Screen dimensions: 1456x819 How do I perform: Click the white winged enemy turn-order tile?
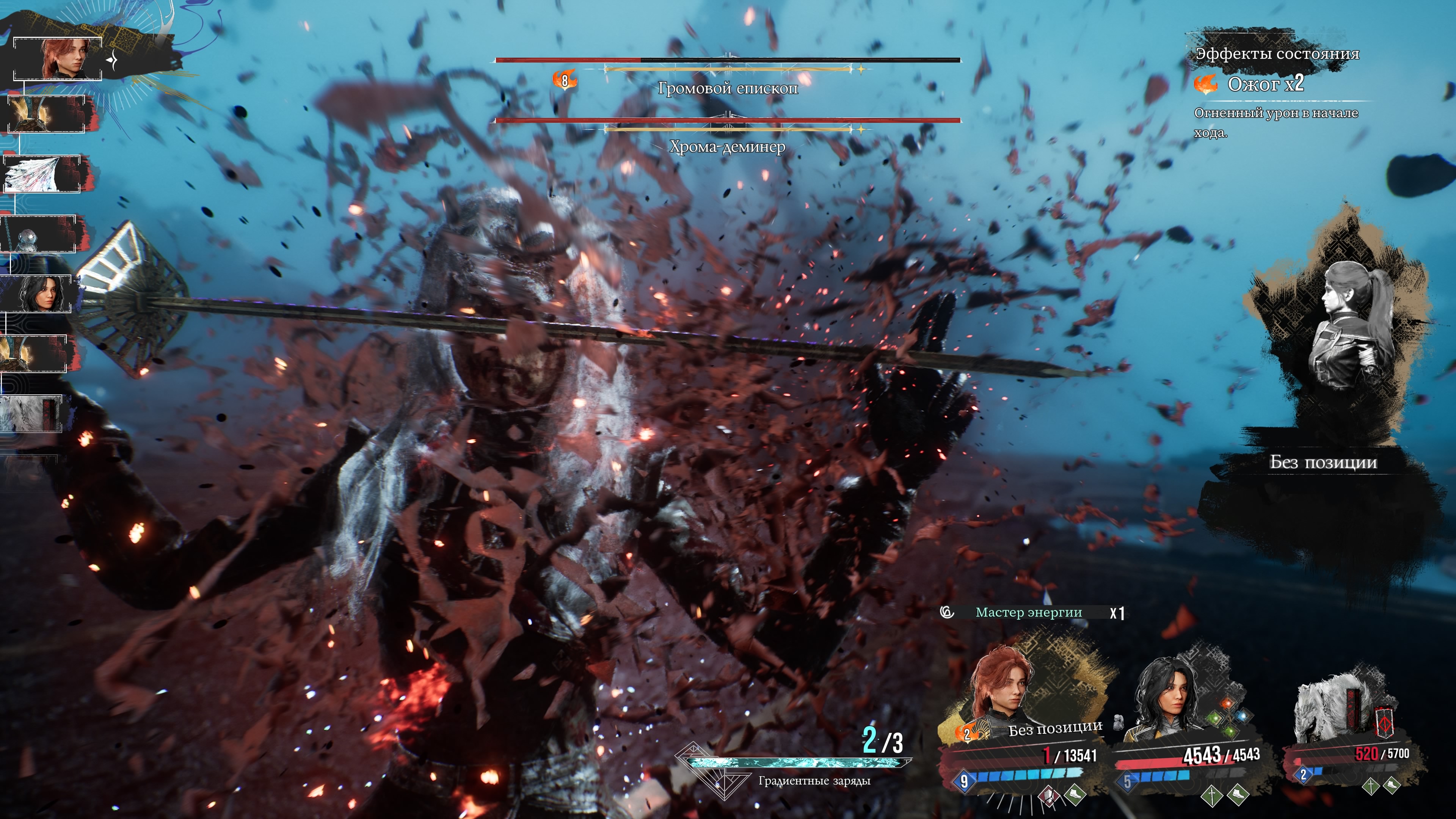click(42, 174)
